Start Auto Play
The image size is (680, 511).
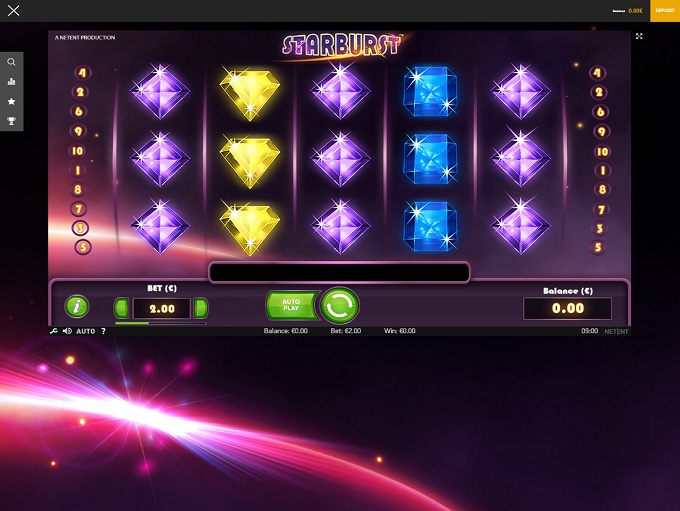(x=291, y=305)
